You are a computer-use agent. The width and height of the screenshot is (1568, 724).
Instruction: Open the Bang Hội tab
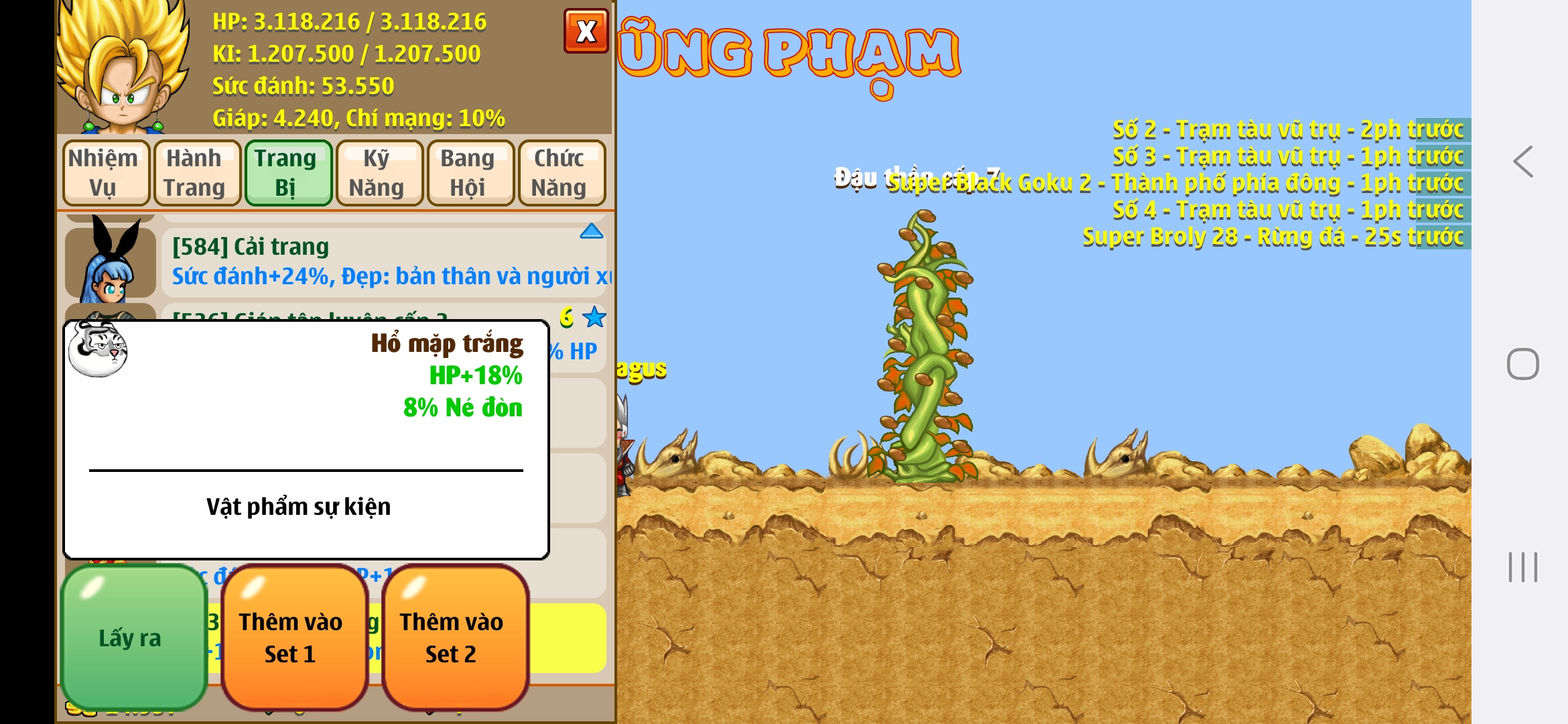pos(470,173)
